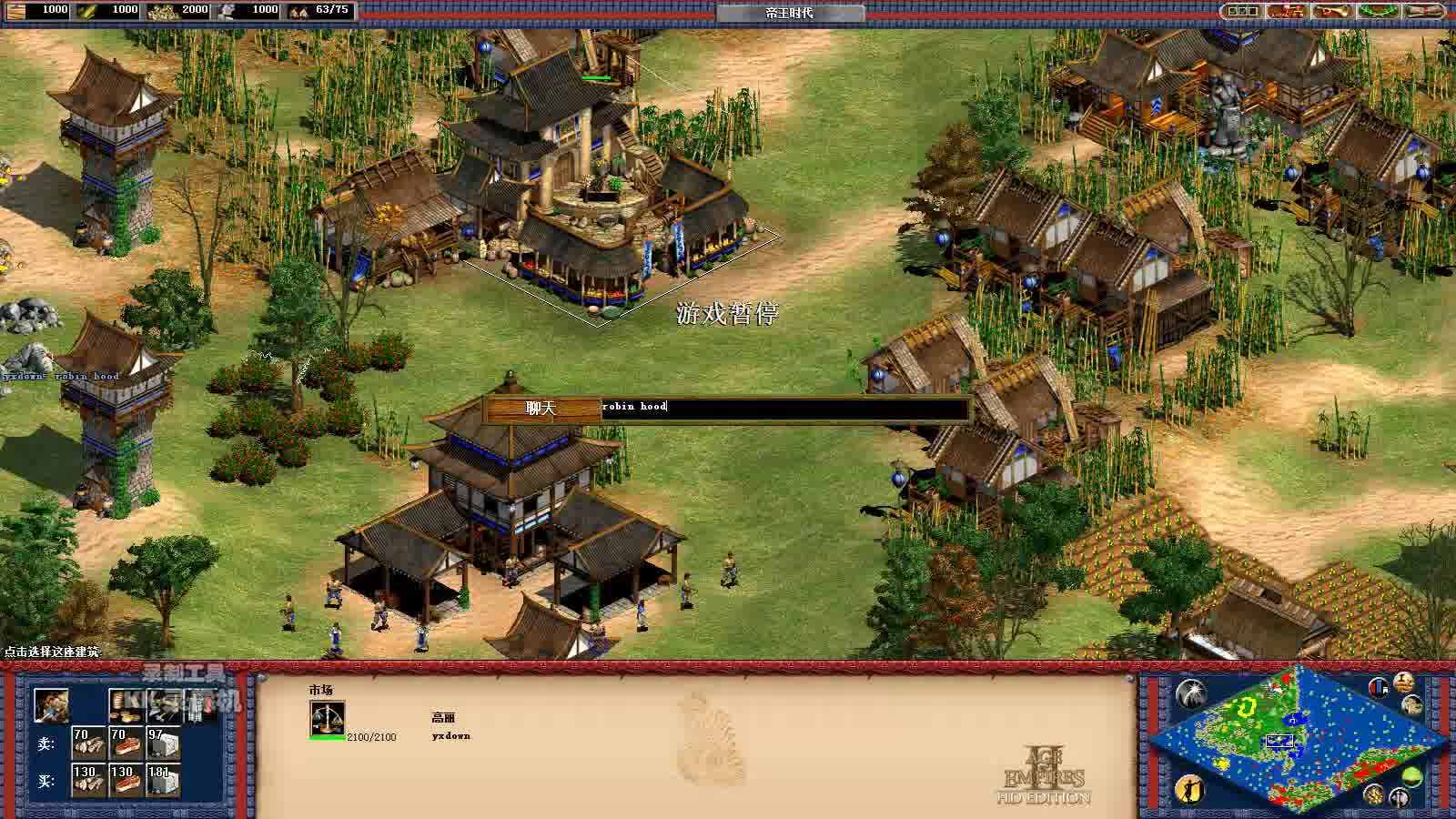Open diplomacy with the laurel wreath button
This screenshot has width=1456, height=819.
click(x=1379, y=11)
